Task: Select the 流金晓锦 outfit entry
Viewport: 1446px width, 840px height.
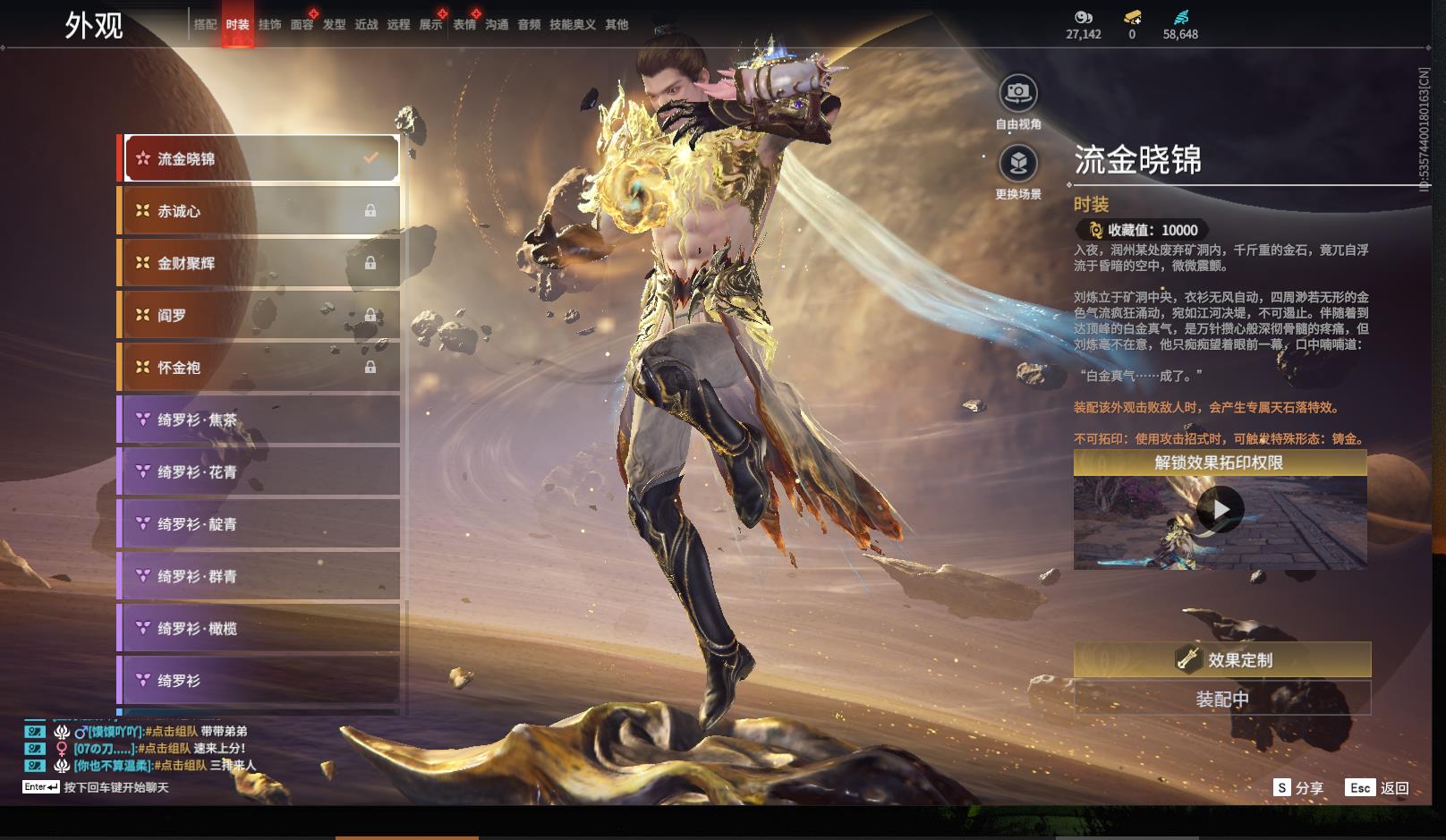Action: point(260,159)
